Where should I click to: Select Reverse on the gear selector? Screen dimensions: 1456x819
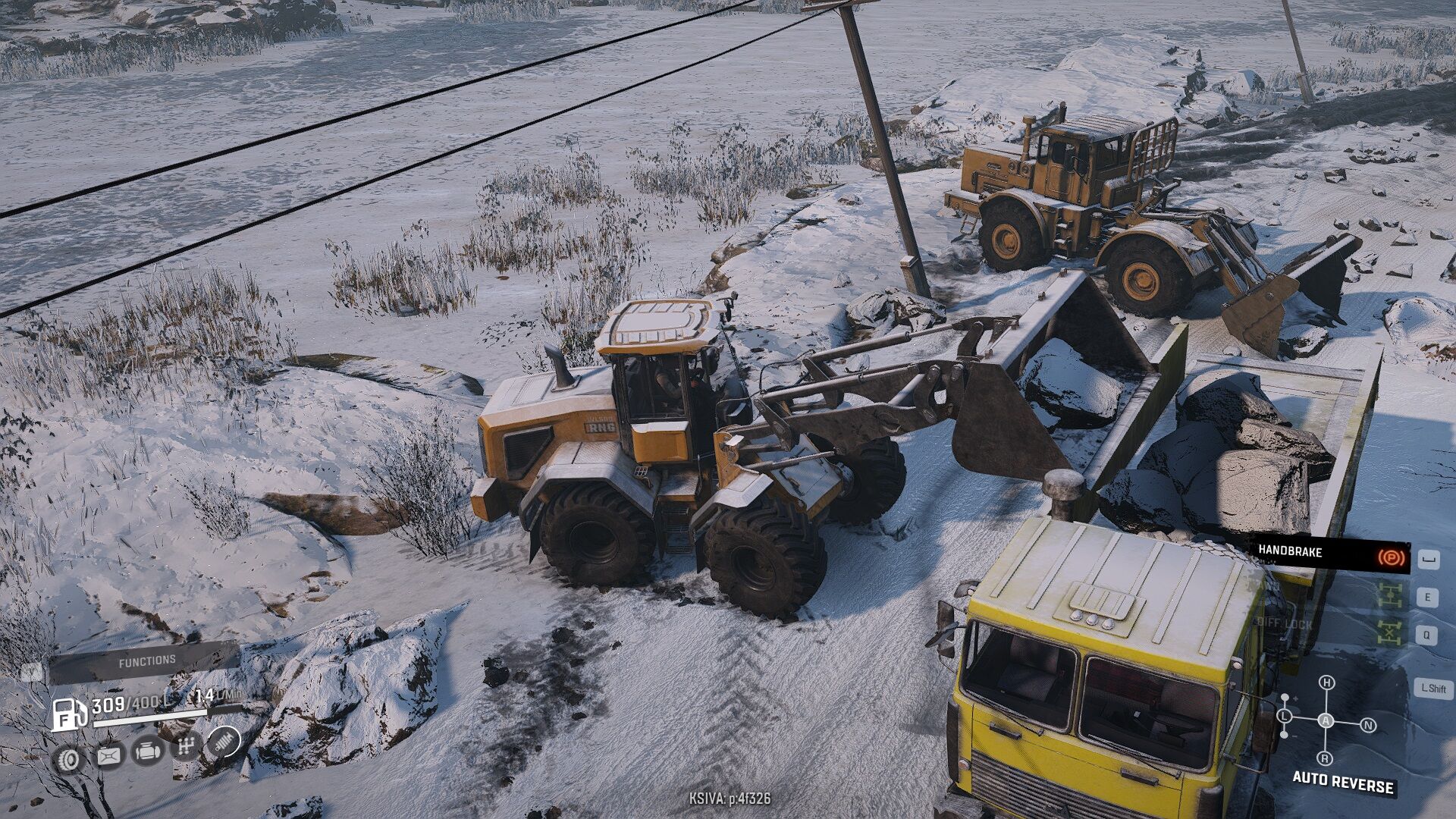1326,758
